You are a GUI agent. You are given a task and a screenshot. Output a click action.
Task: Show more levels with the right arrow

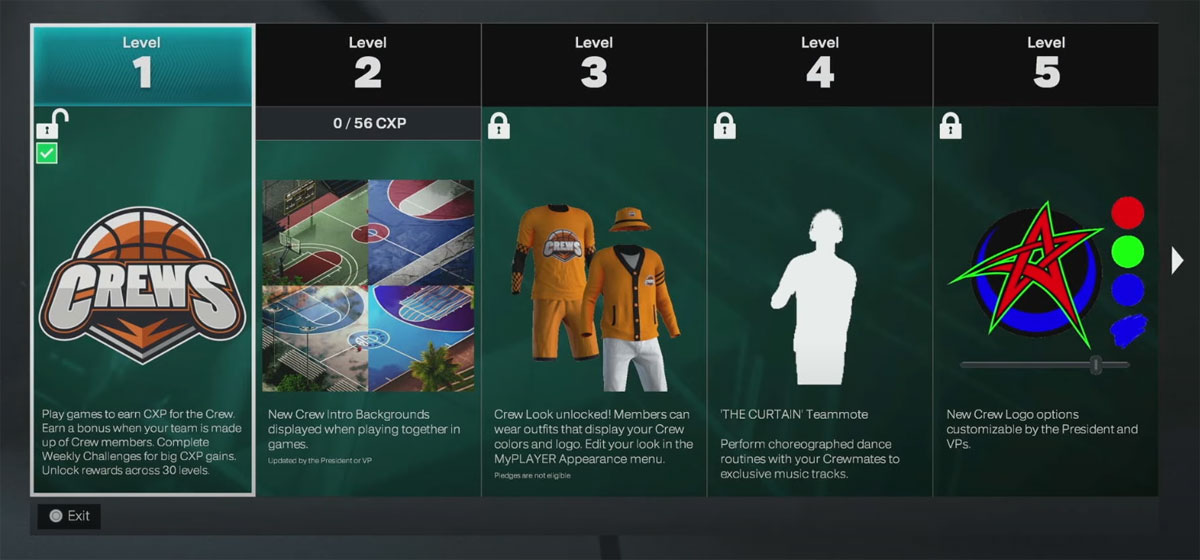pos(1177,261)
